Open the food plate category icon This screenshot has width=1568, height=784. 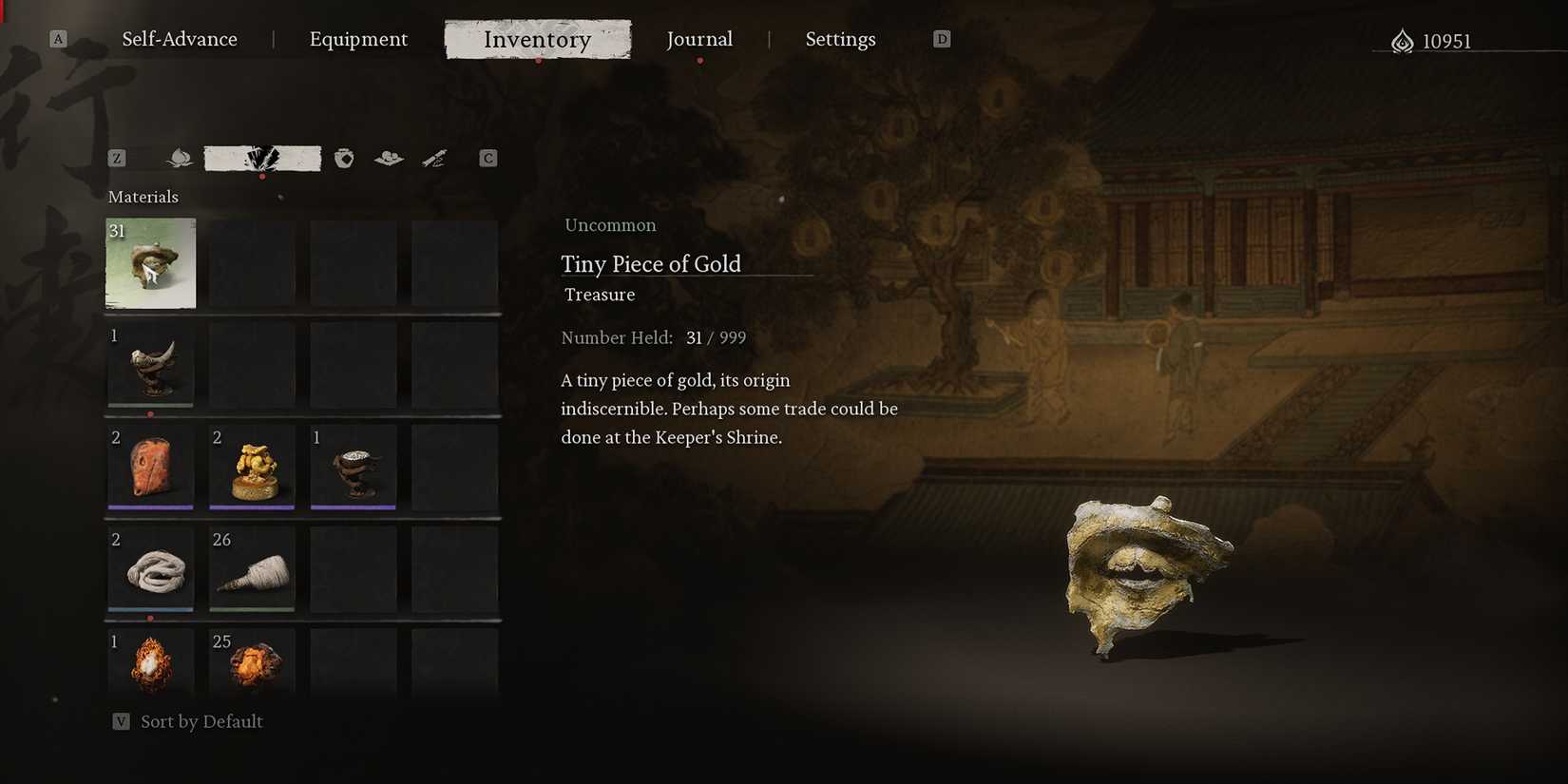click(x=388, y=158)
